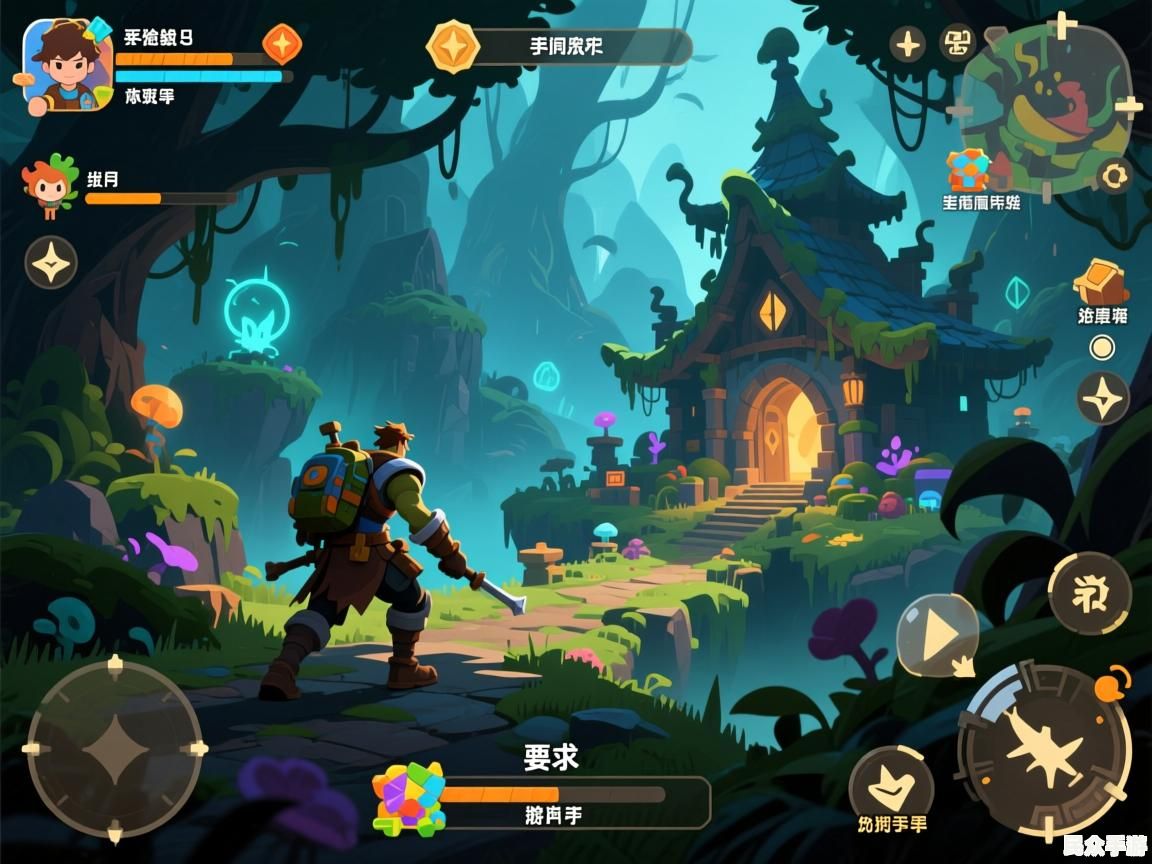Select the leaf-haired companion portrait
The height and width of the screenshot is (864, 1152).
(50, 186)
